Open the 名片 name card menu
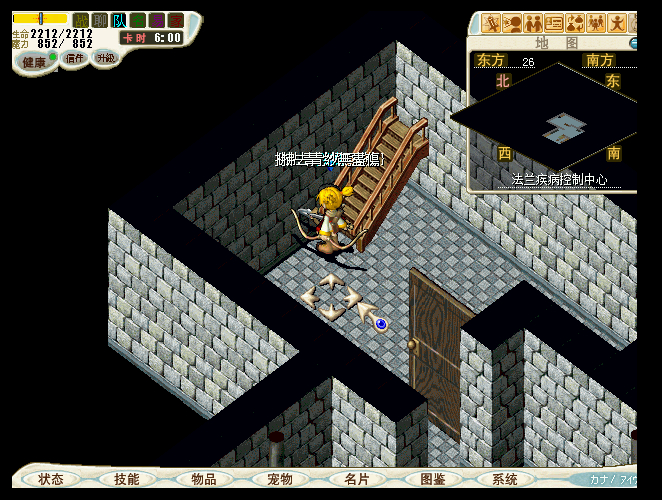The image size is (662, 500). 357,480
